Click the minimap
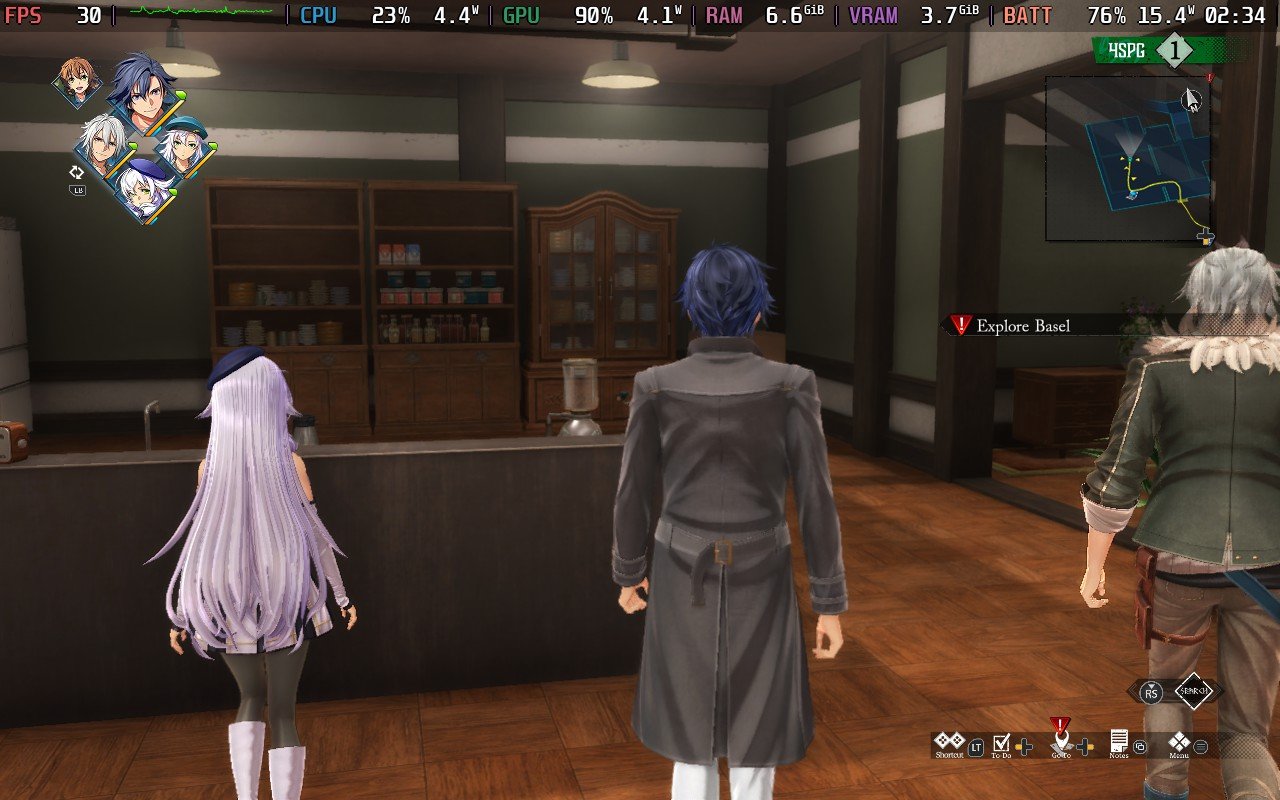This screenshot has height=800, width=1280. pyautogui.click(x=1127, y=158)
